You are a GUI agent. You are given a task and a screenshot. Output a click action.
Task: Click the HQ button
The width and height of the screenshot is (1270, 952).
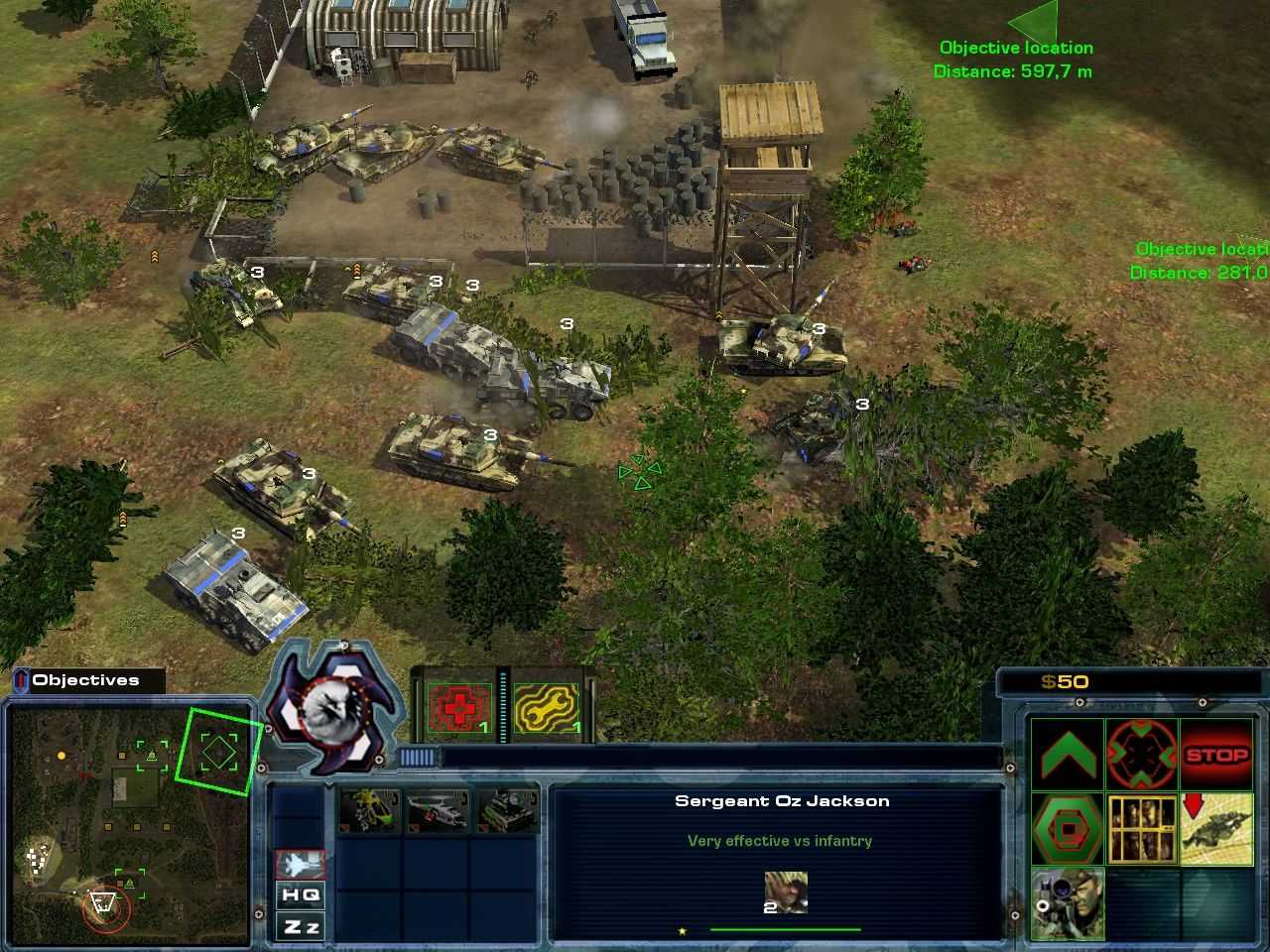(x=301, y=894)
